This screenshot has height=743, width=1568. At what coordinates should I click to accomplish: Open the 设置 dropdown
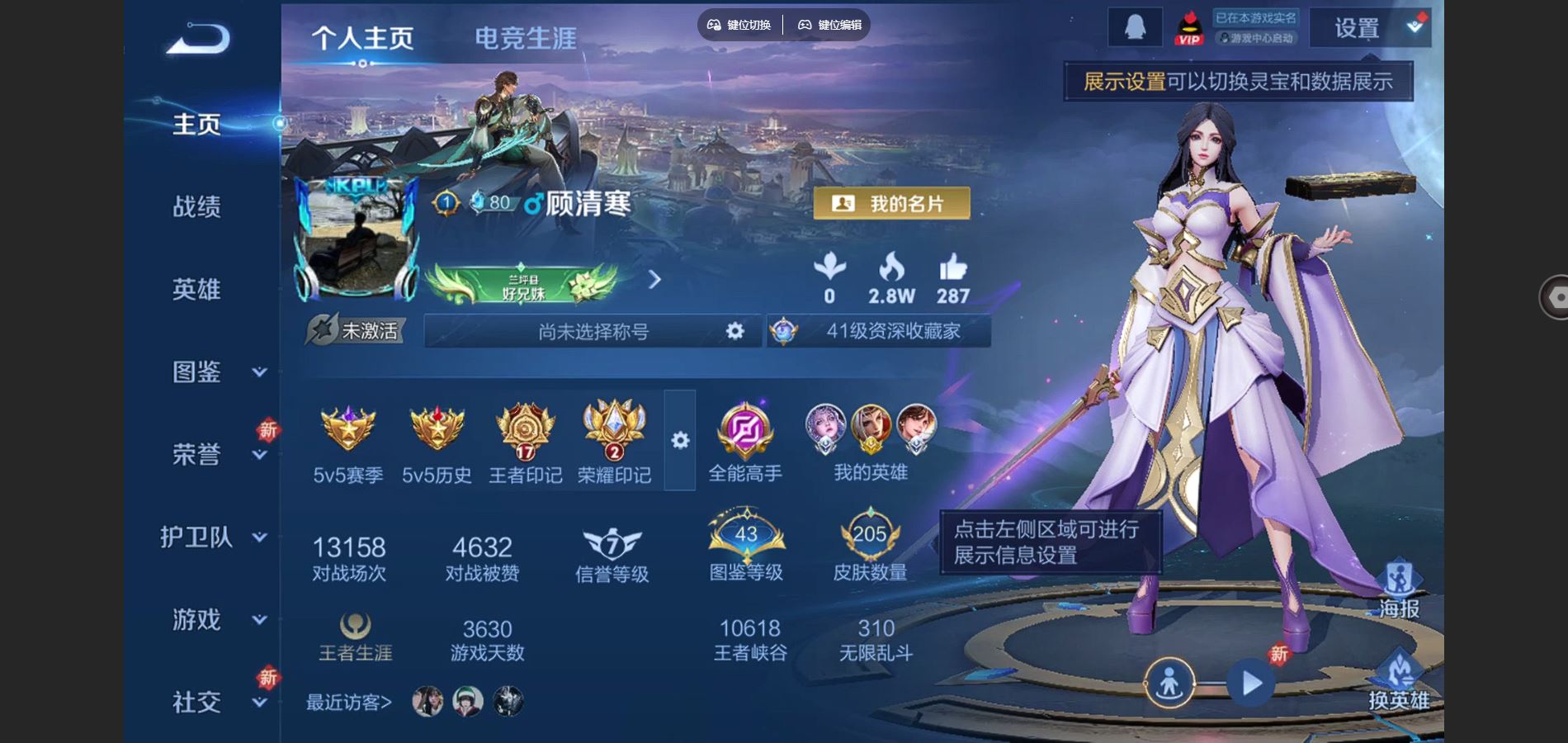click(1370, 29)
